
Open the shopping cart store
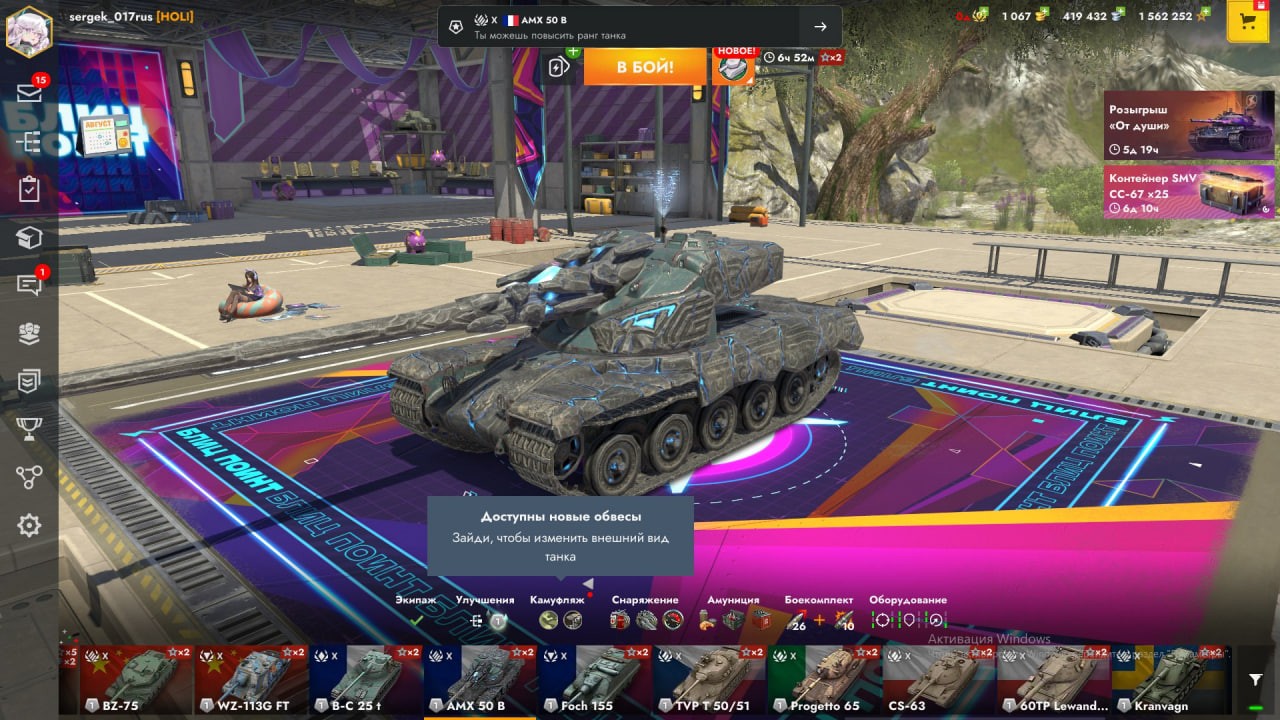(1247, 22)
